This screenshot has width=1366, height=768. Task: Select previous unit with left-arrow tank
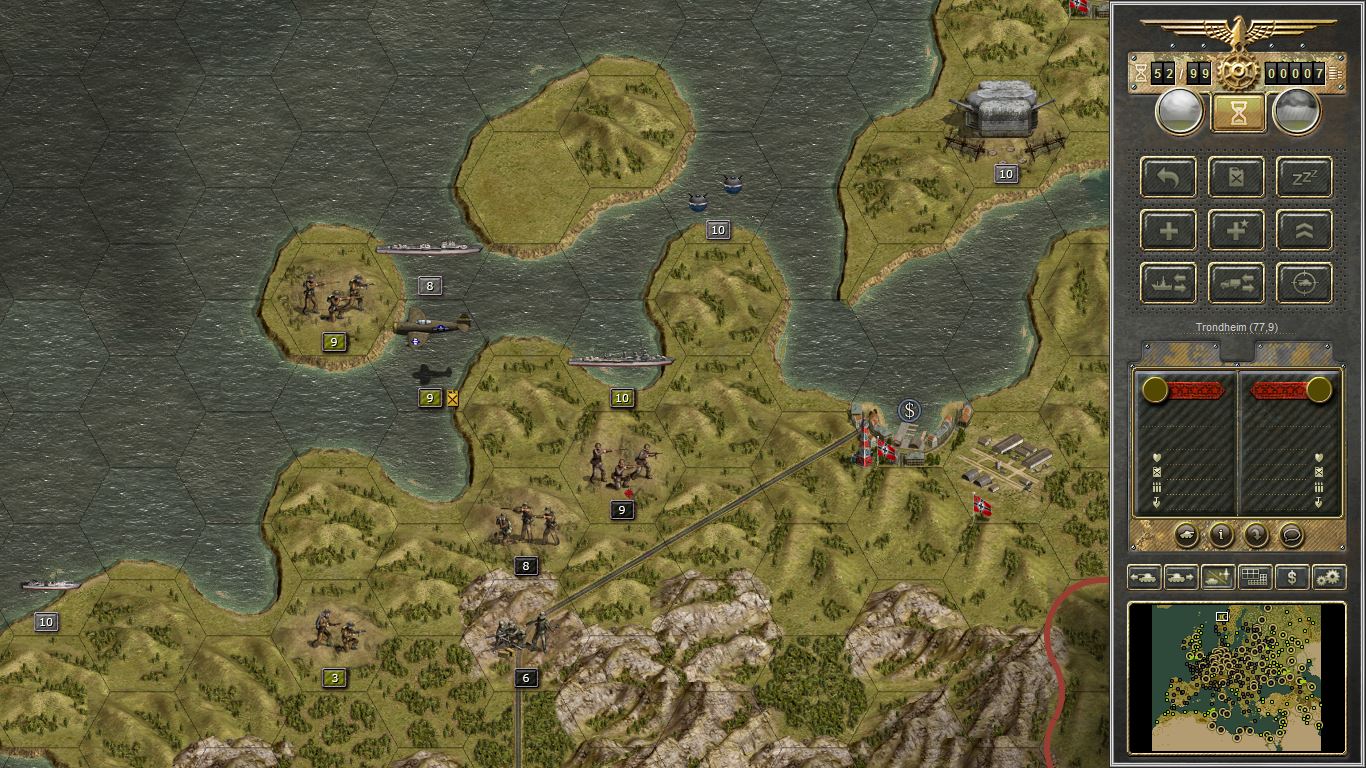(x=1144, y=577)
